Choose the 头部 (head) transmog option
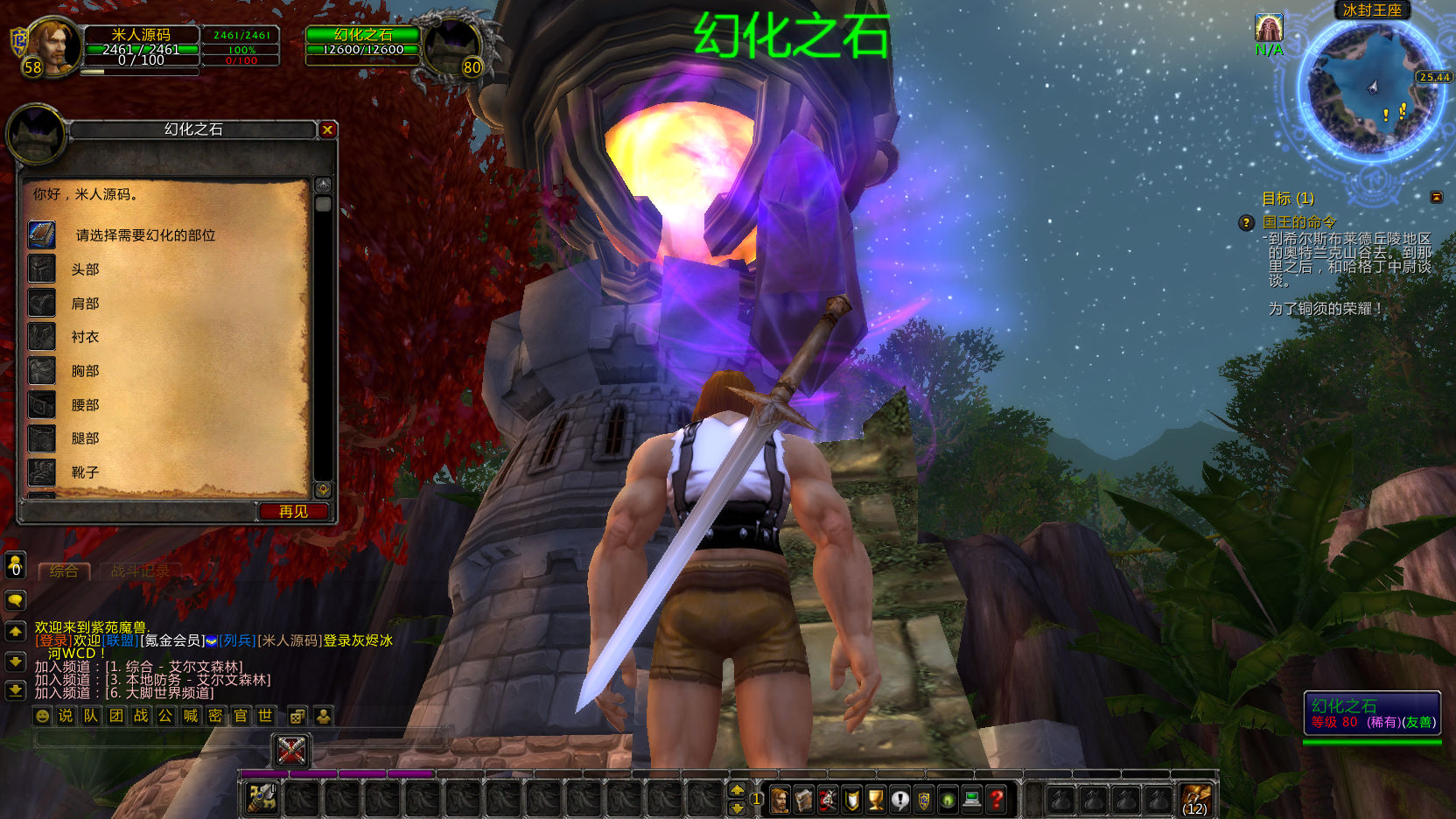Image resolution: width=1456 pixels, height=819 pixels. (x=85, y=269)
